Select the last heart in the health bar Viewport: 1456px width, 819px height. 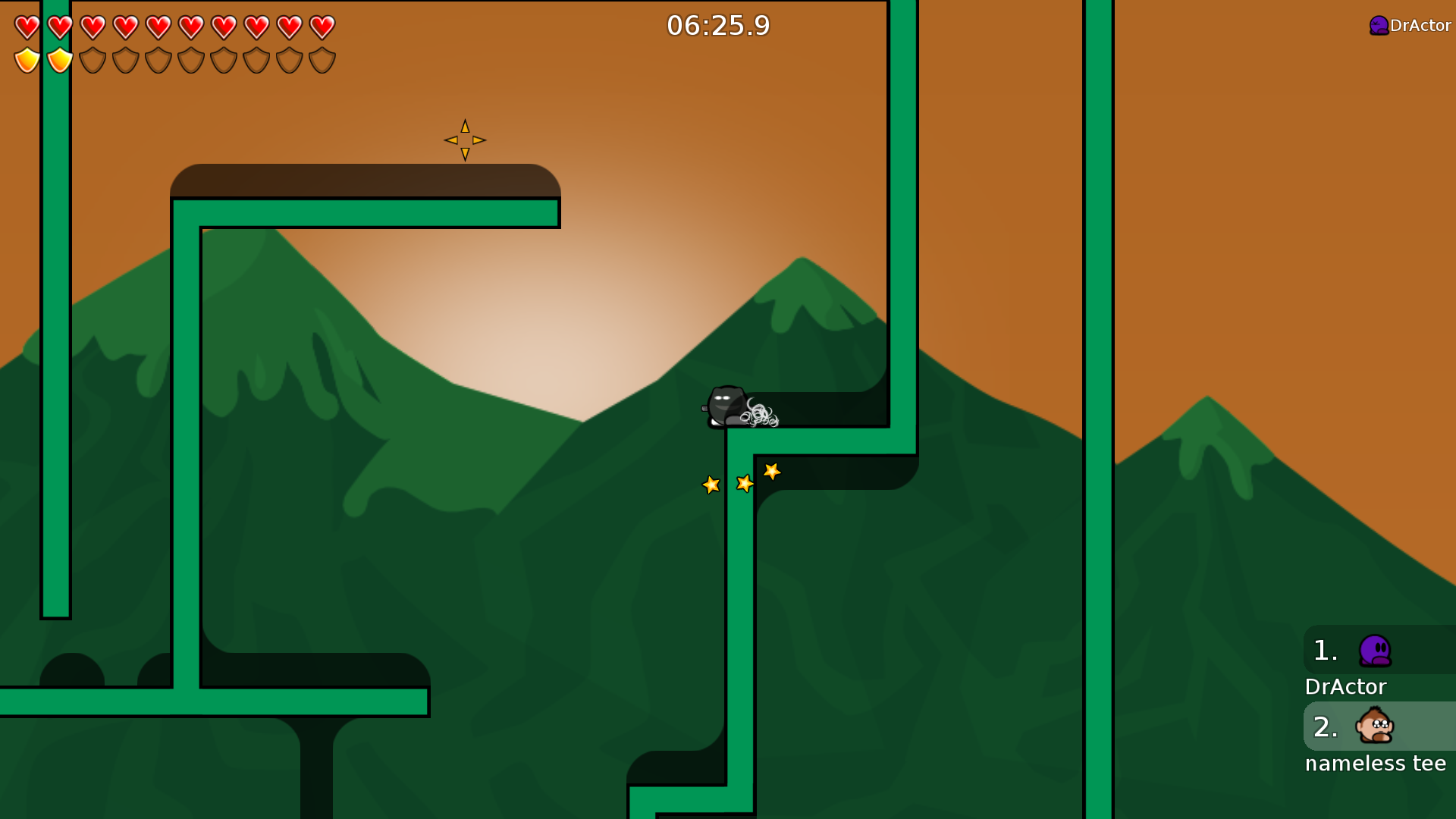point(322,26)
